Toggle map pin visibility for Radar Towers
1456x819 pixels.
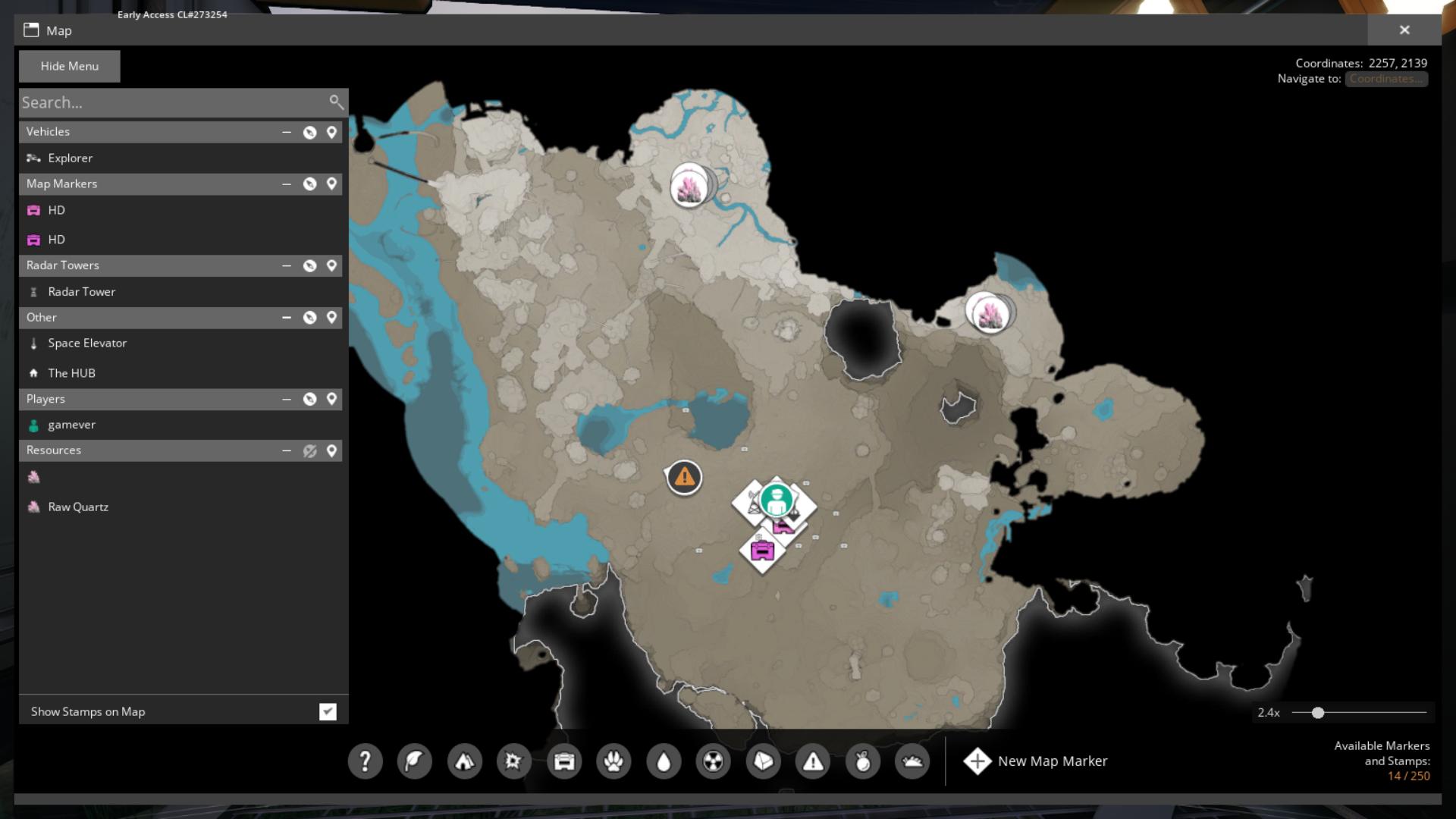(331, 265)
